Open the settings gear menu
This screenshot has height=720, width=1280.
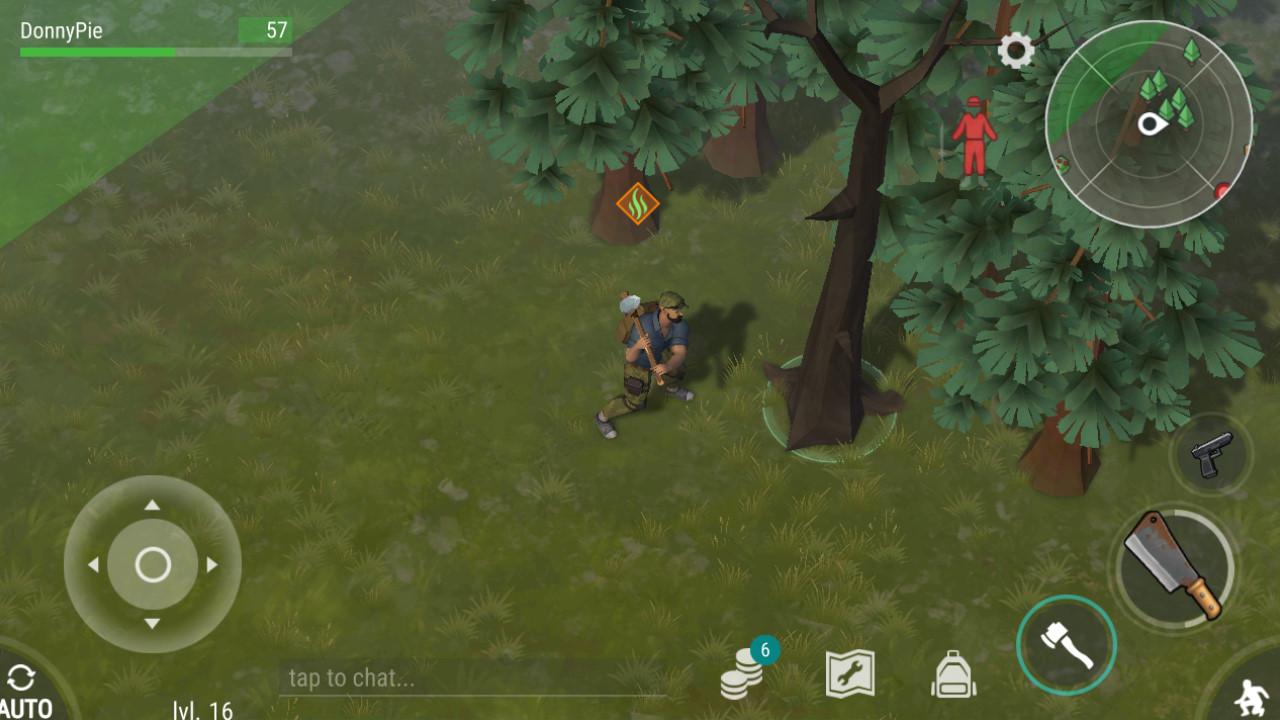coord(1016,51)
